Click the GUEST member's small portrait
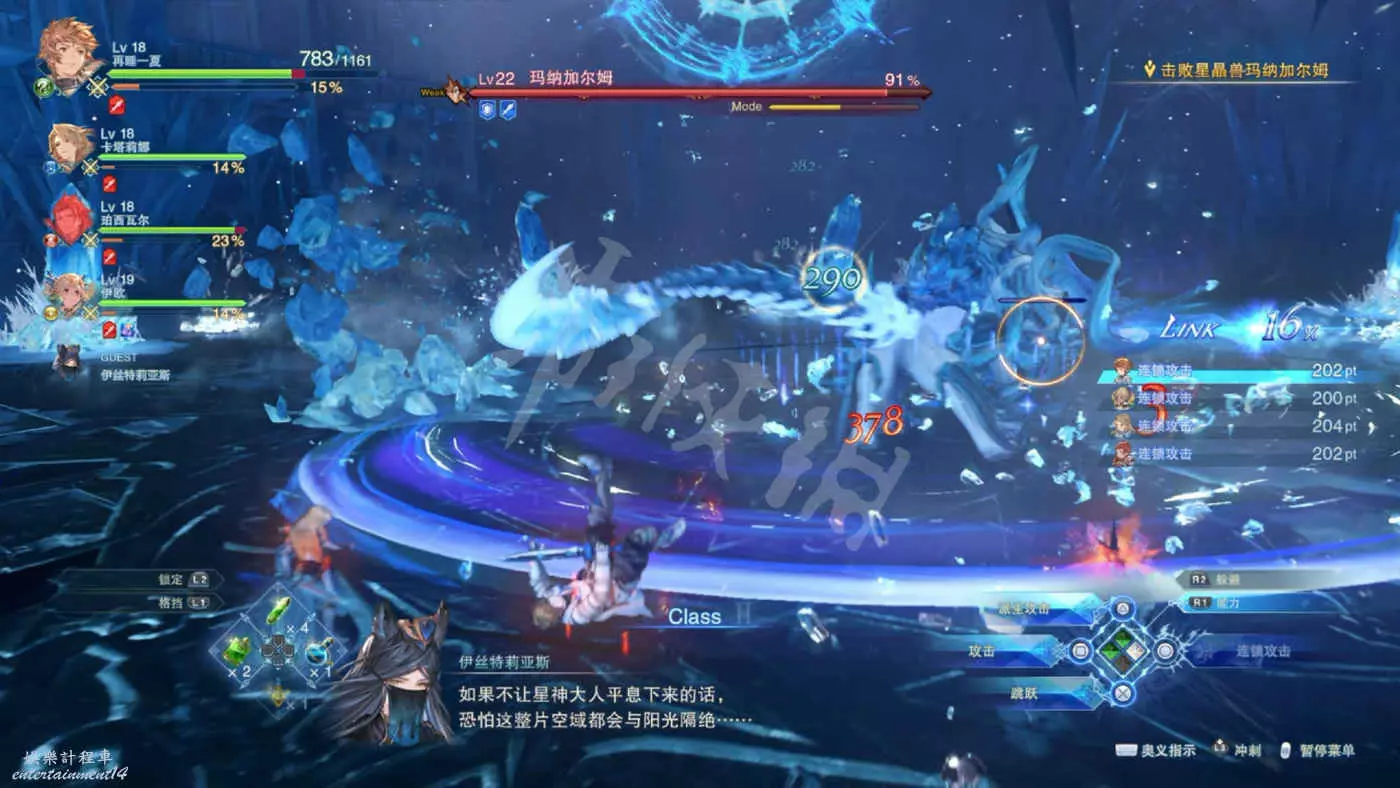The image size is (1400, 788). 67,359
